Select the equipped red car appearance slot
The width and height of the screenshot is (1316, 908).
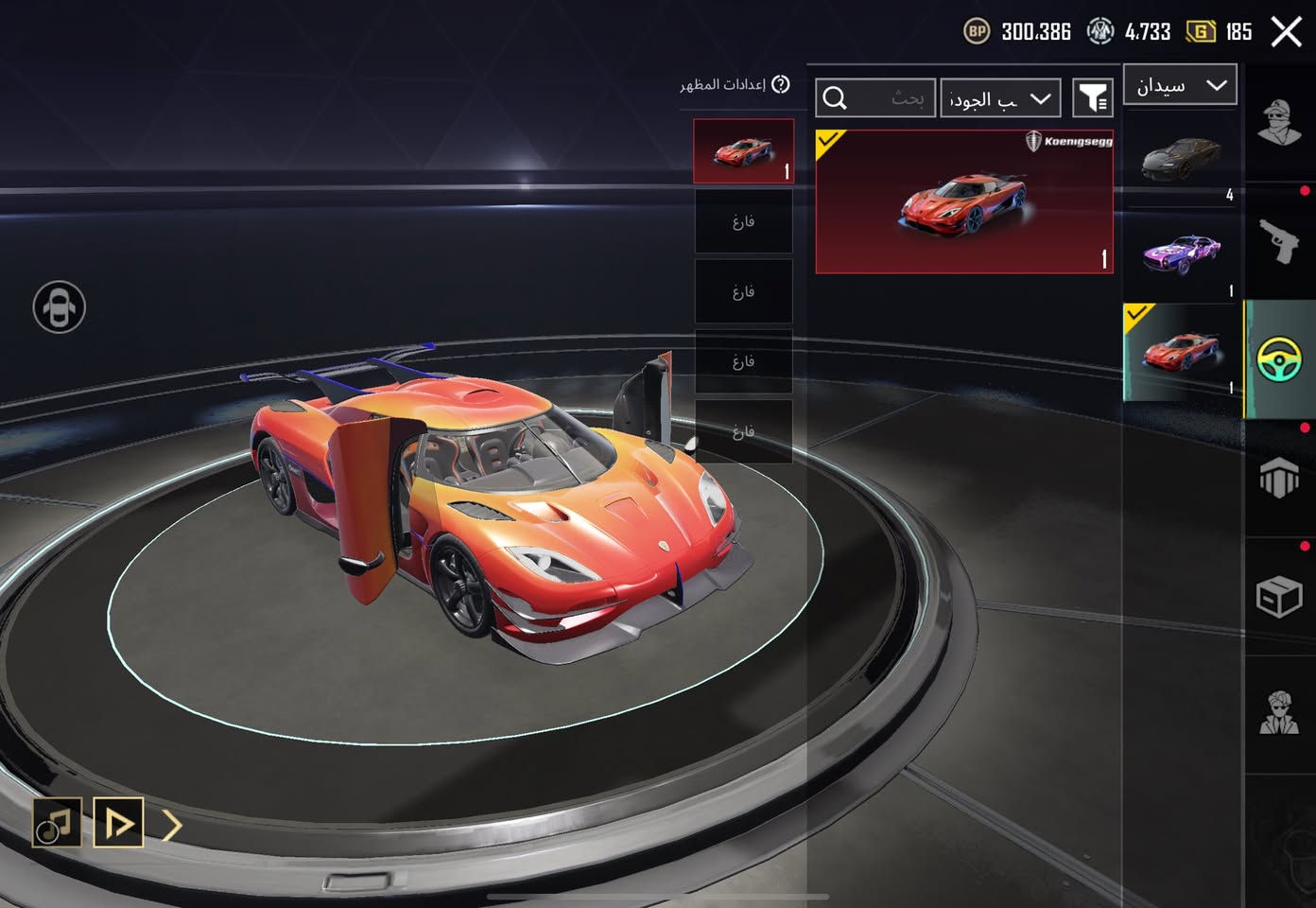[743, 150]
